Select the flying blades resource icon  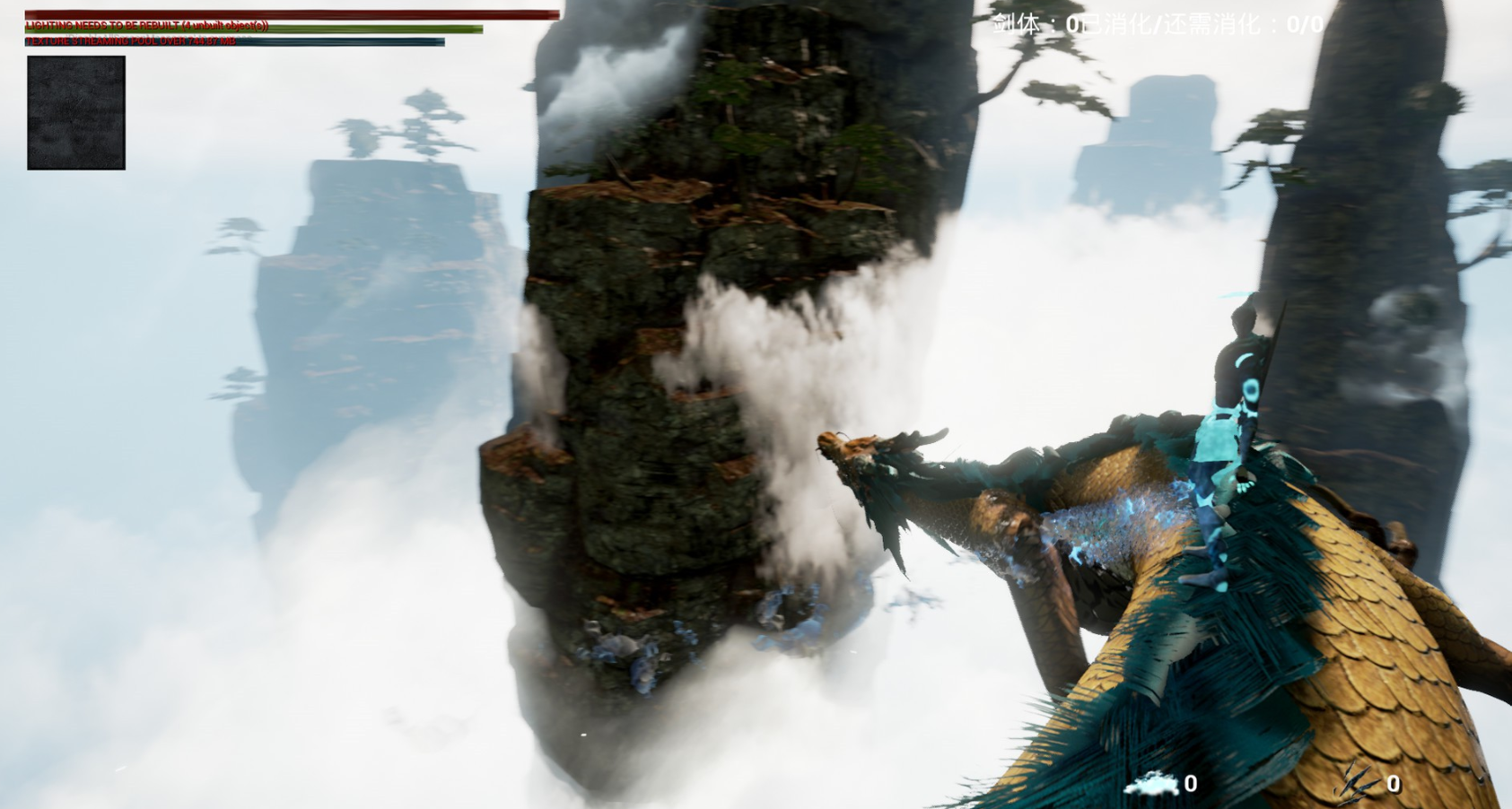(1359, 783)
